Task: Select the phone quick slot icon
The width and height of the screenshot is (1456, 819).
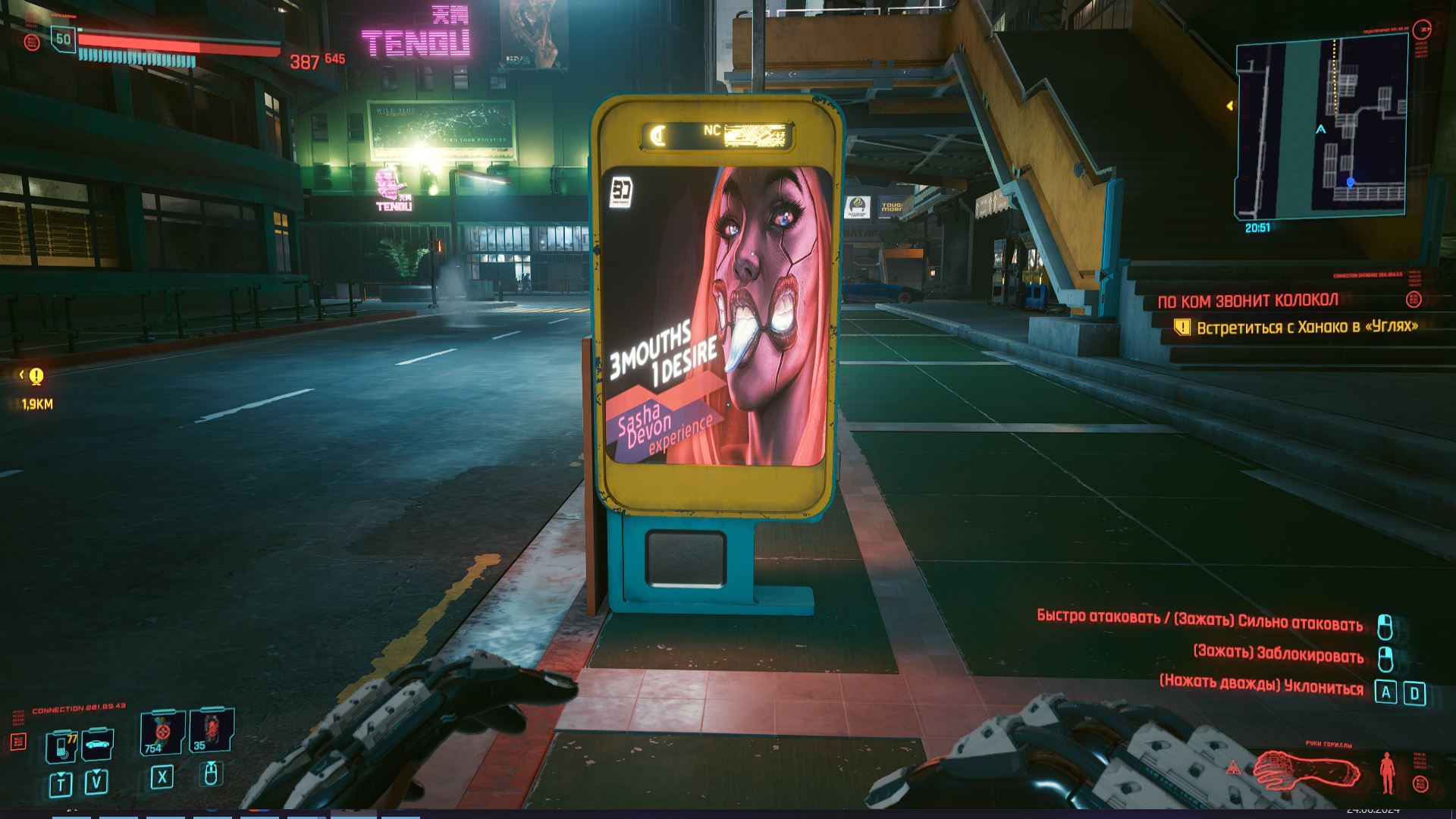Action: [61, 746]
